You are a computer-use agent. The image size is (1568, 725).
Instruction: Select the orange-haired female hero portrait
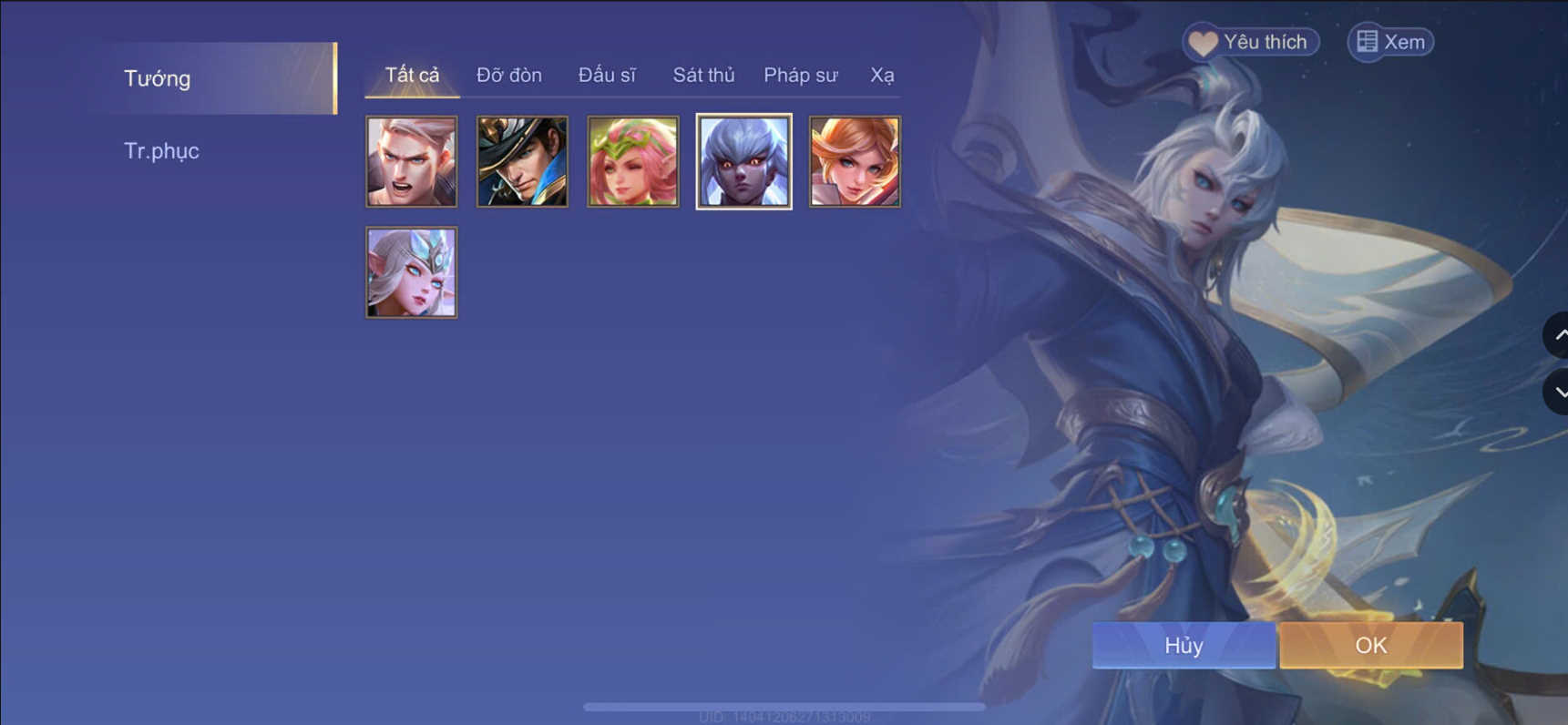tap(855, 161)
